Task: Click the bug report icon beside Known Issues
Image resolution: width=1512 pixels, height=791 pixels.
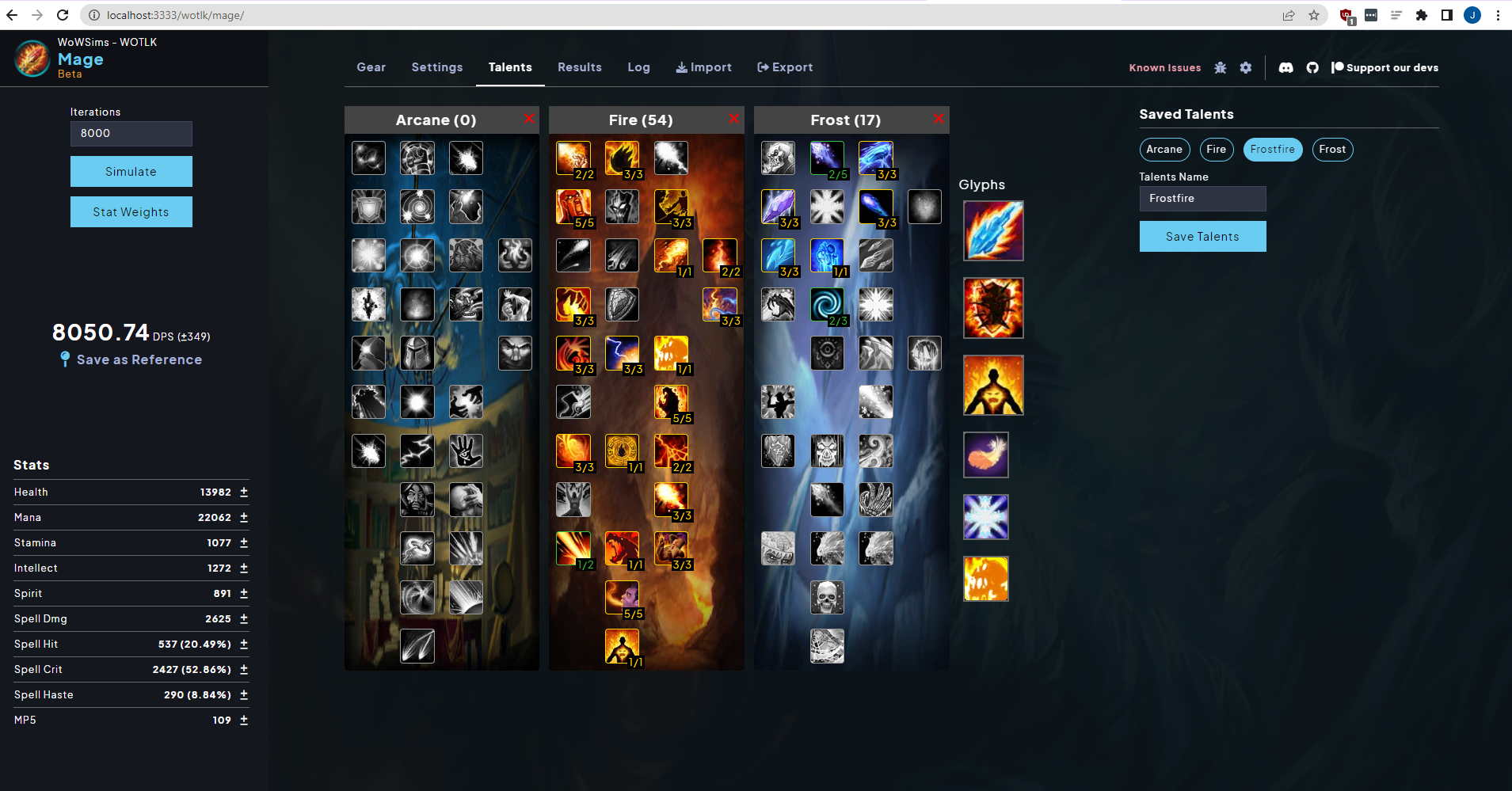Action: click(x=1220, y=67)
